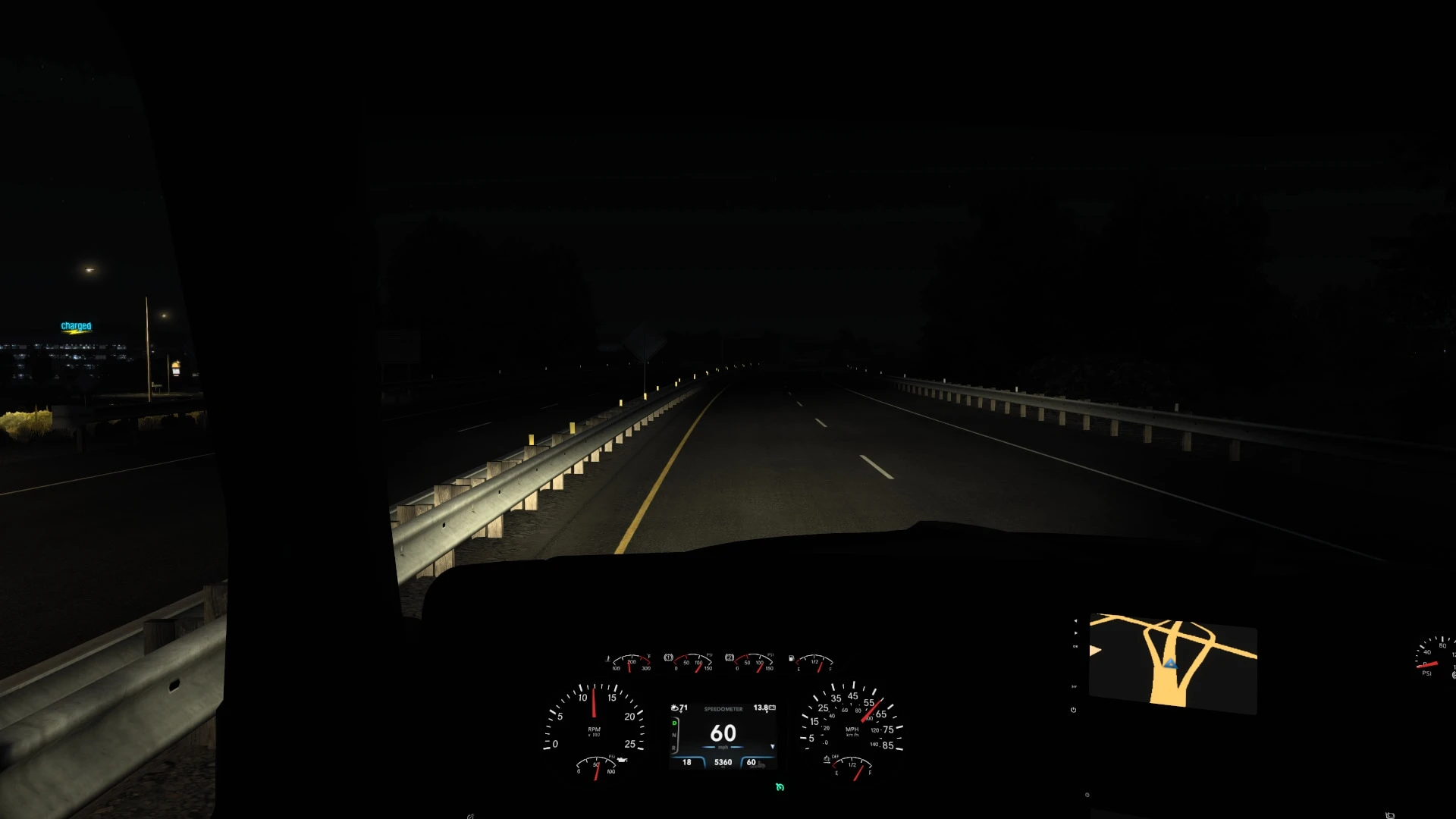Click the odometer reading 5360
Screen dimensions: 1456x819
click(x=723, y=761)
